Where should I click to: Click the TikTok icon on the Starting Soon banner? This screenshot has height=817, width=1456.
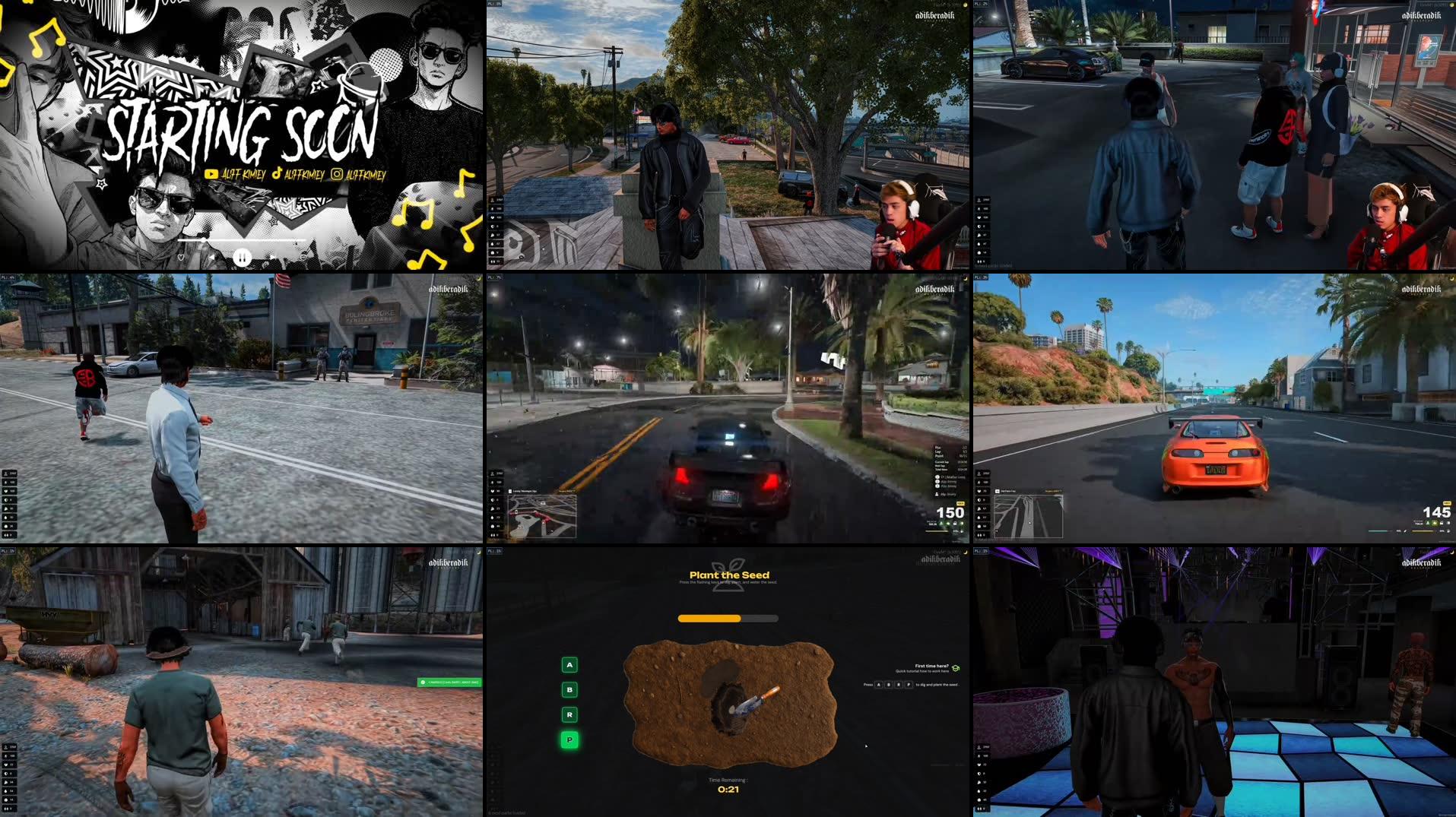(278, 174)
